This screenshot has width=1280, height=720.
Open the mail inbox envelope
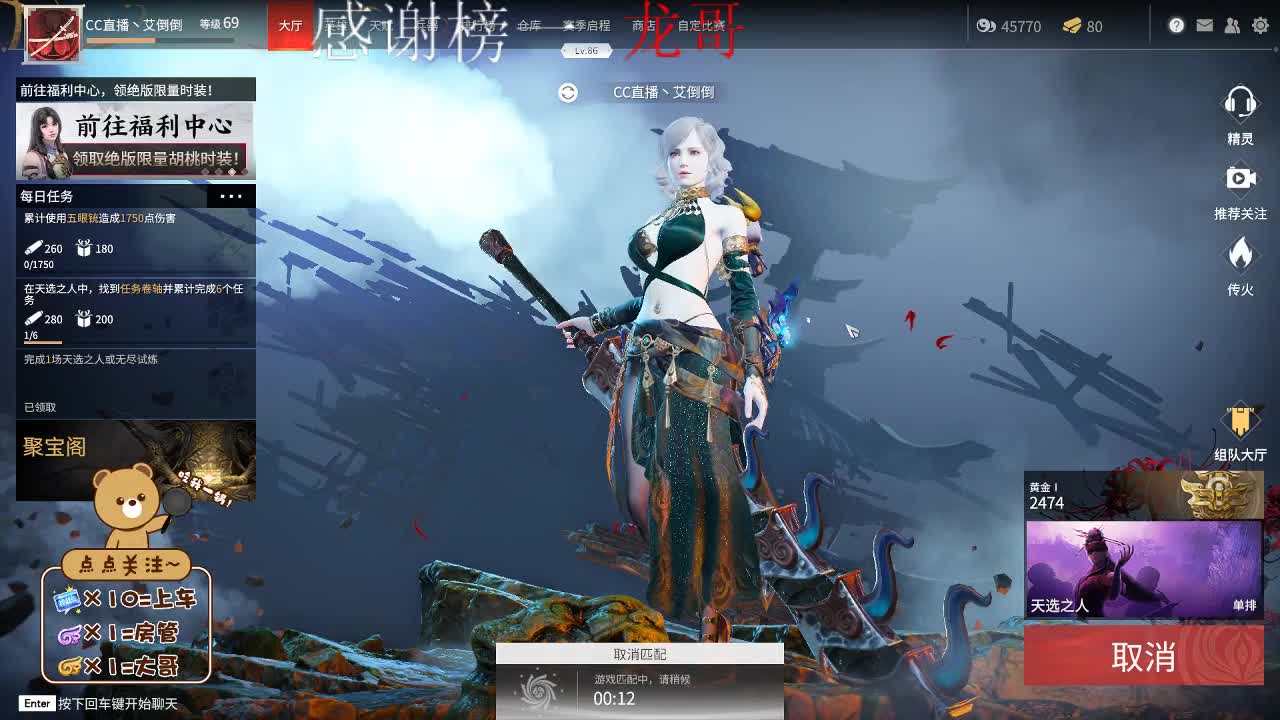coord(1204,27)
